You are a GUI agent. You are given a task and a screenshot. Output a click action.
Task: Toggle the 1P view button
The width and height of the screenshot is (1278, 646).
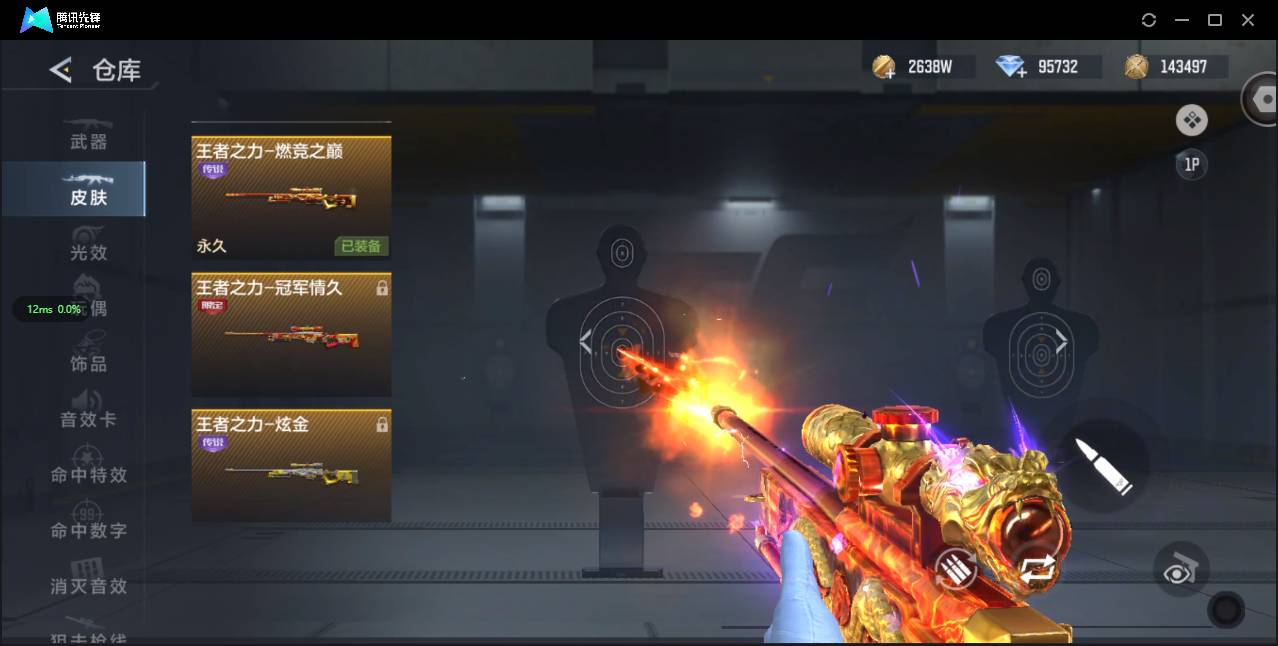(1191, 164)
